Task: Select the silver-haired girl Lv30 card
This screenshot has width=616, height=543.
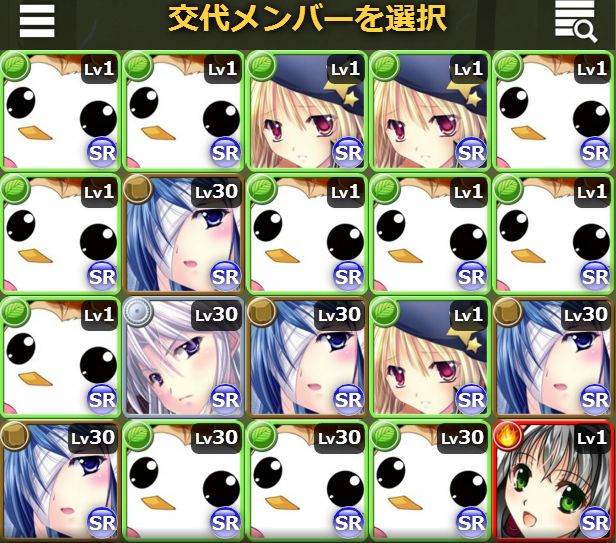Action: tap(183, 356)
